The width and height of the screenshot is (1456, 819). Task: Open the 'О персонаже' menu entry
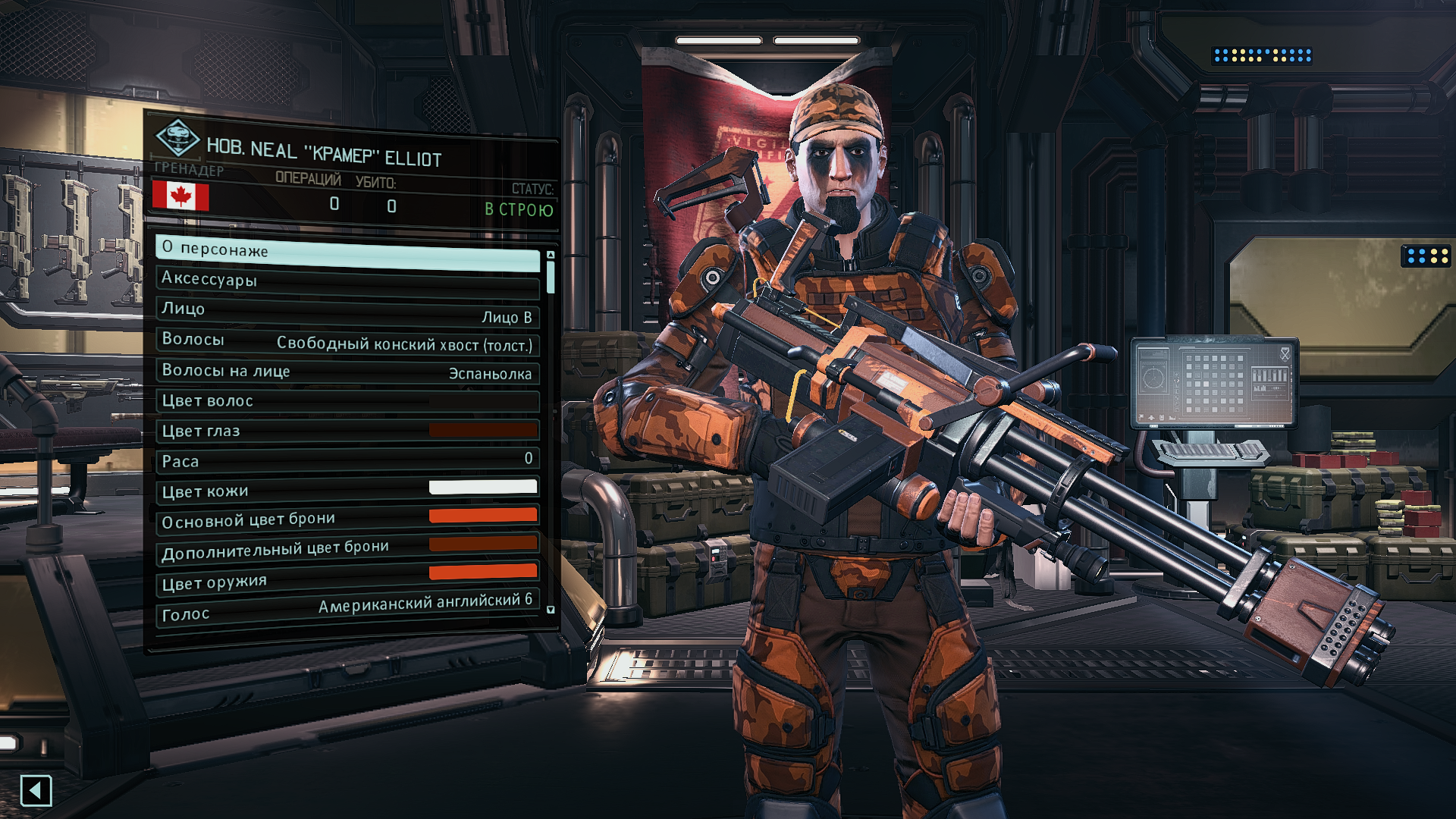[x=347, y=251]
